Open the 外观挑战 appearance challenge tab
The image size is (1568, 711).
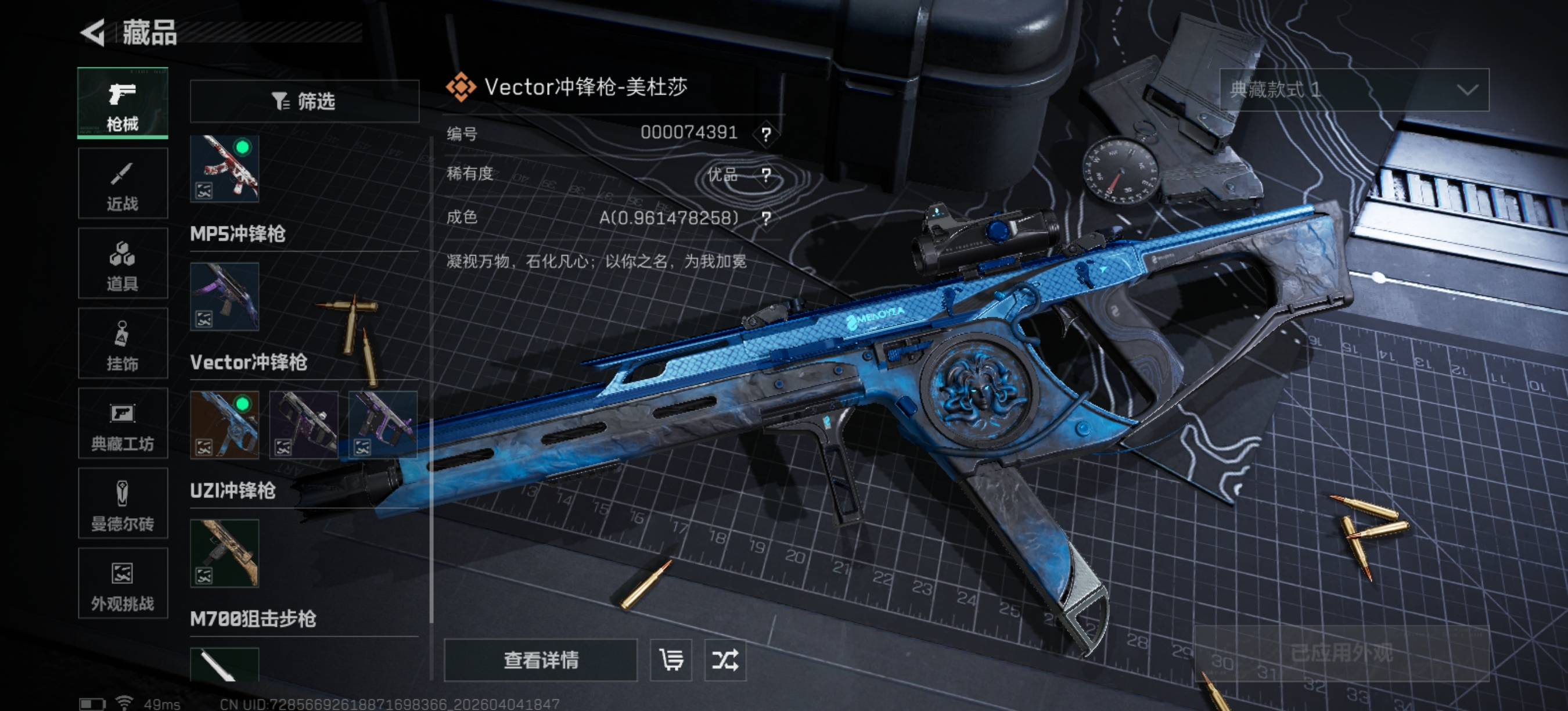click(x=123, y=583)
